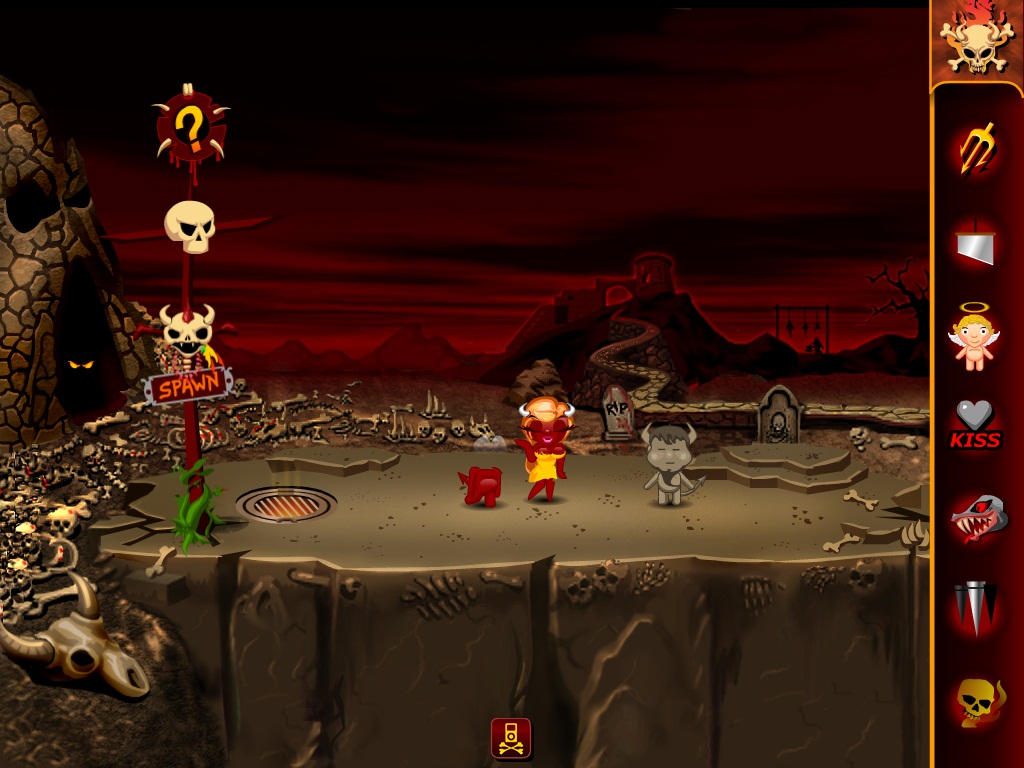Pick the golden skull tool
This screenshot has width=1024, height=768.
click(975, 701)
